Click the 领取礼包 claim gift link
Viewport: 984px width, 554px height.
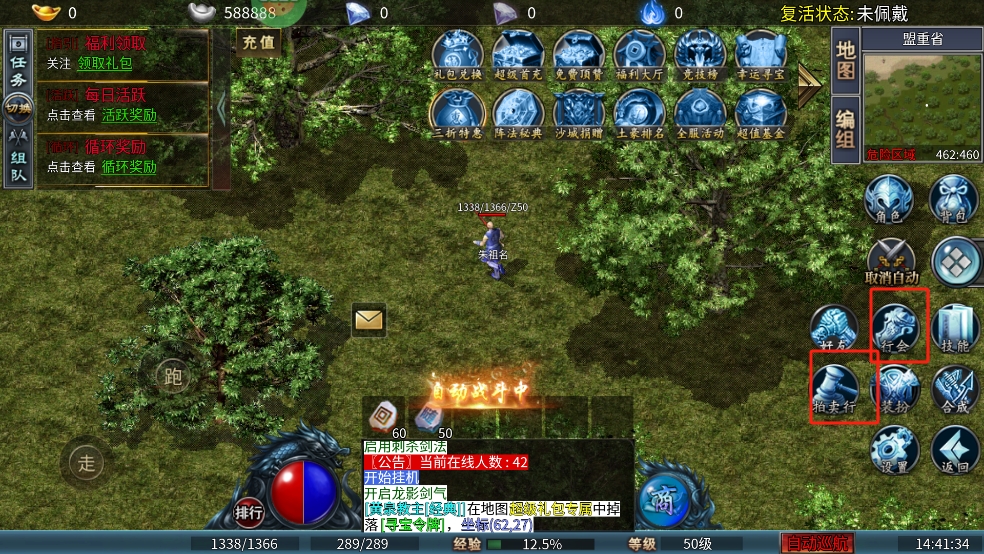105,63
